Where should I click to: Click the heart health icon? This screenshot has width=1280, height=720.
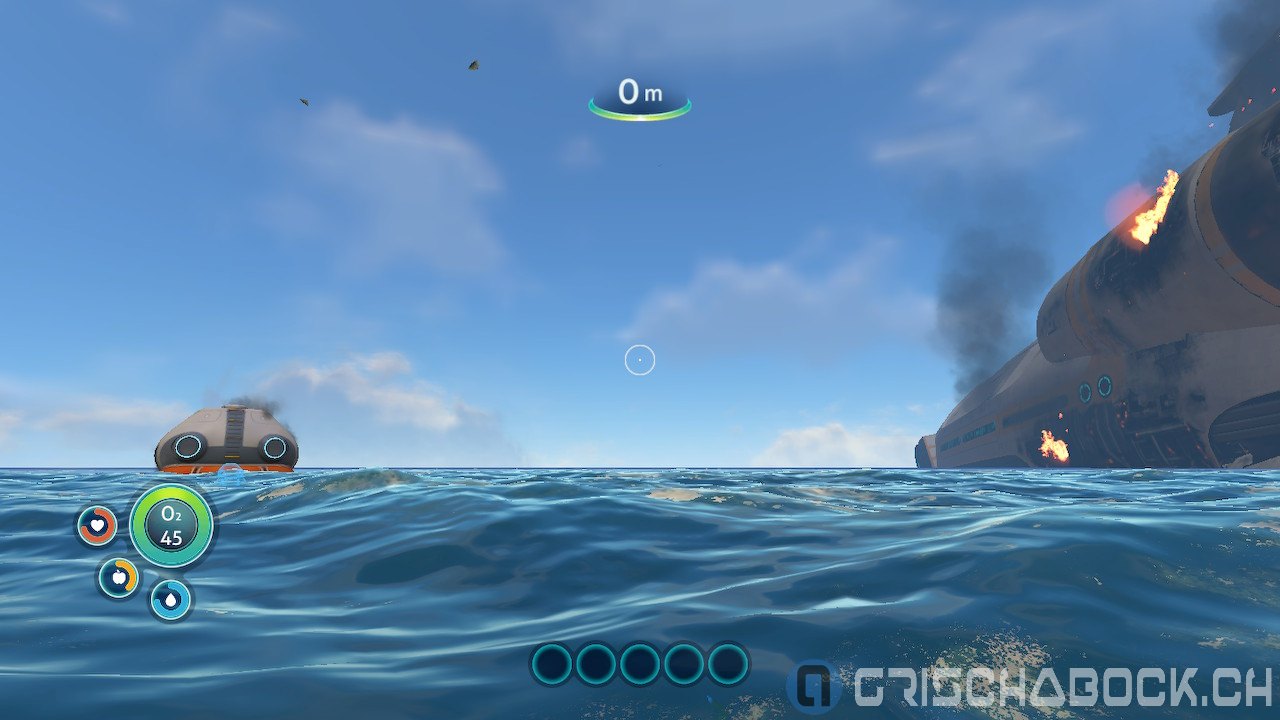(97, 525)
